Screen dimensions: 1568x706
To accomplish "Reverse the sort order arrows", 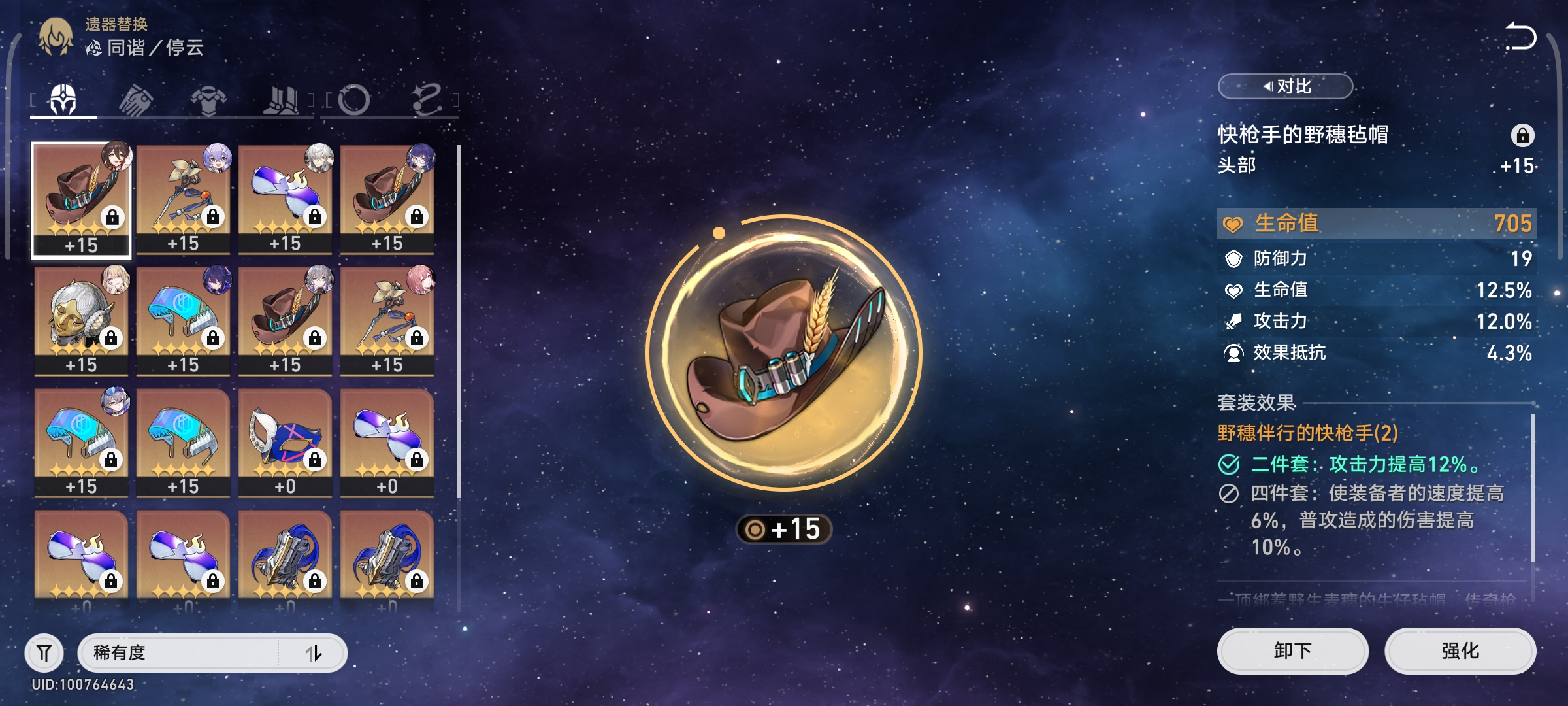I will point(314,652).
